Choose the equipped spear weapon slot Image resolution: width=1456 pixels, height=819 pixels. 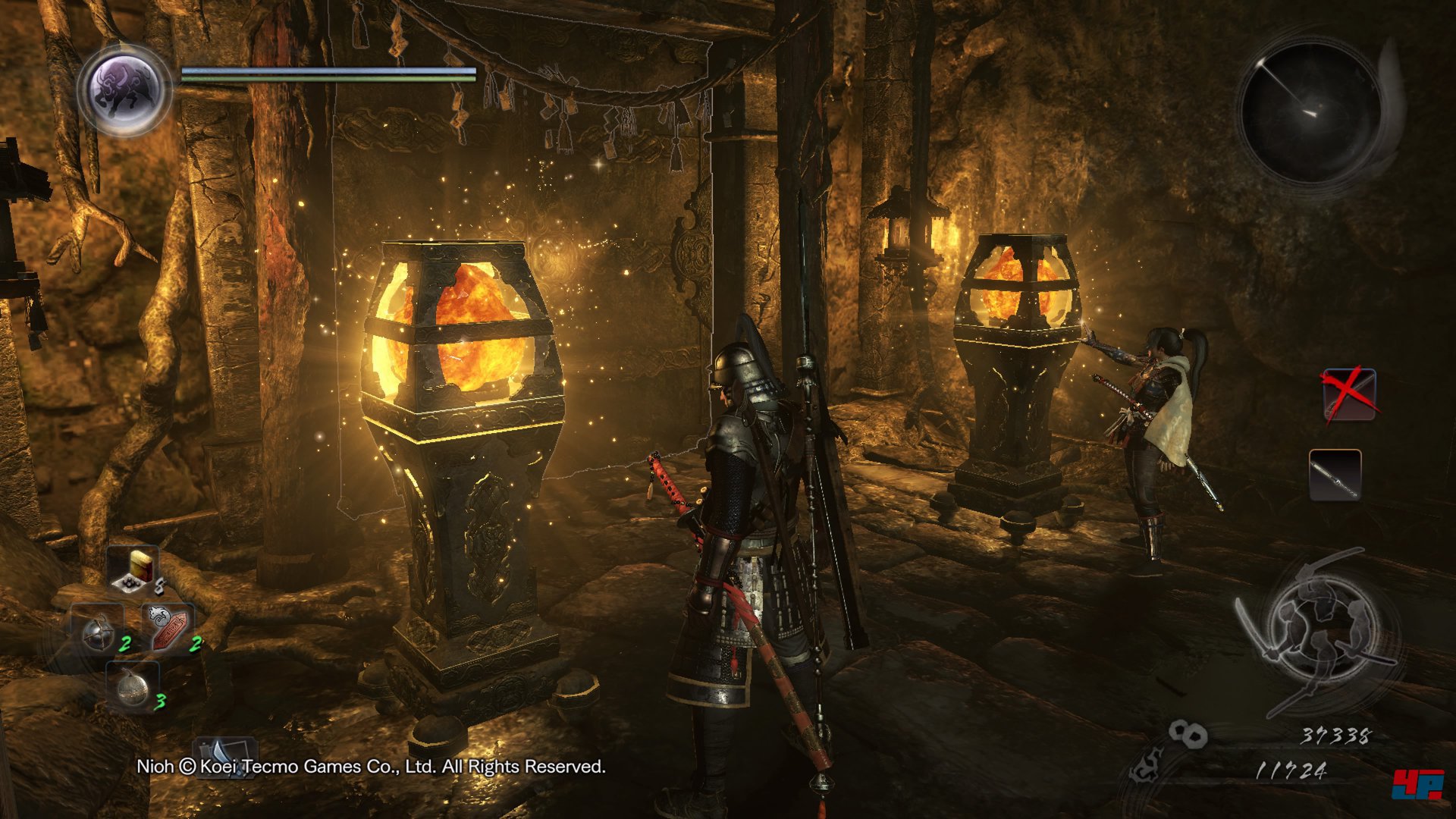tap(1335, 475)
